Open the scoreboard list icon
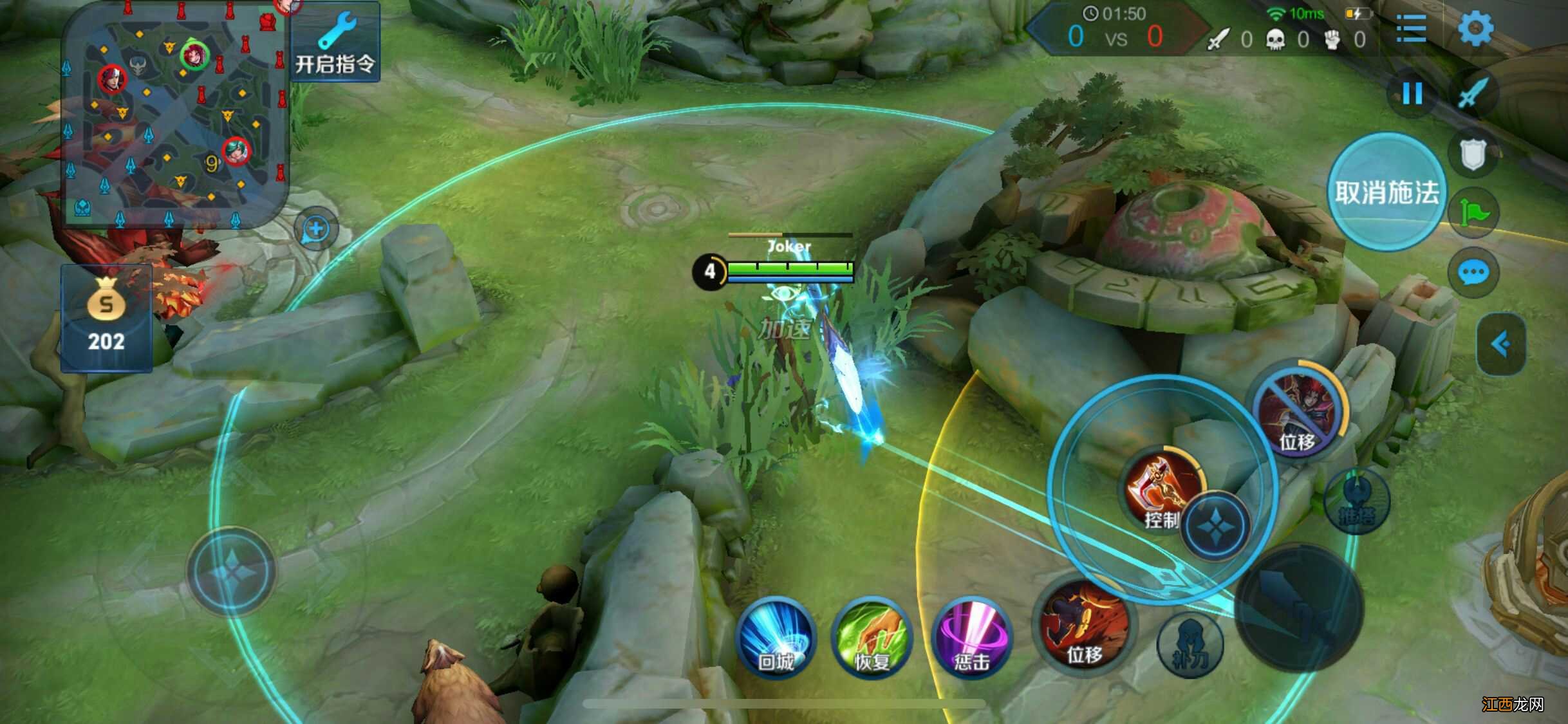Image resolution: width=1568 pixels, height=724 pixels. (1411, 29)
